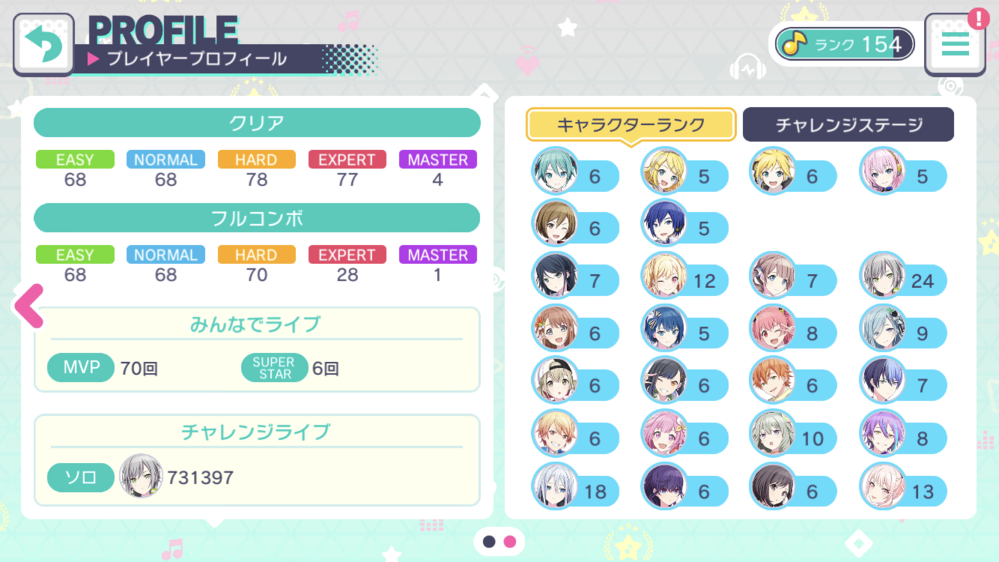Switch to the チャレンジステージ tab
999x562 pixels.
pyautogui.click(x=848, y=125)
